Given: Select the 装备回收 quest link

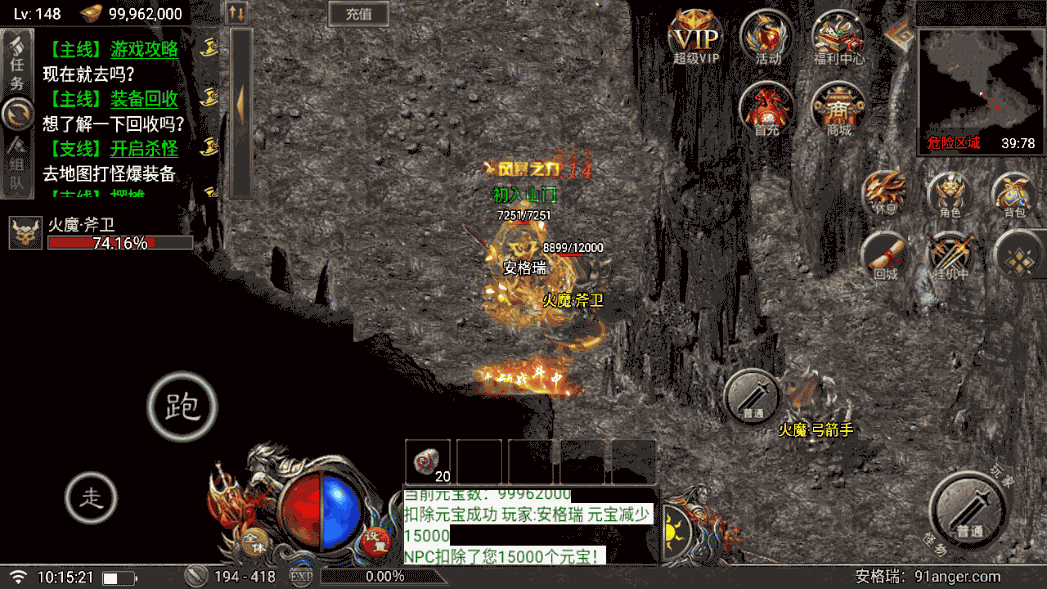Looking at the screenshot, I should 144,99.
